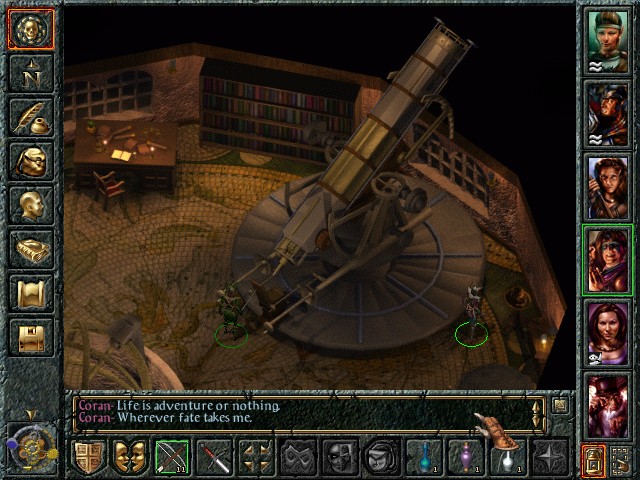Equip the sword weapon slot

pos(214,458)
